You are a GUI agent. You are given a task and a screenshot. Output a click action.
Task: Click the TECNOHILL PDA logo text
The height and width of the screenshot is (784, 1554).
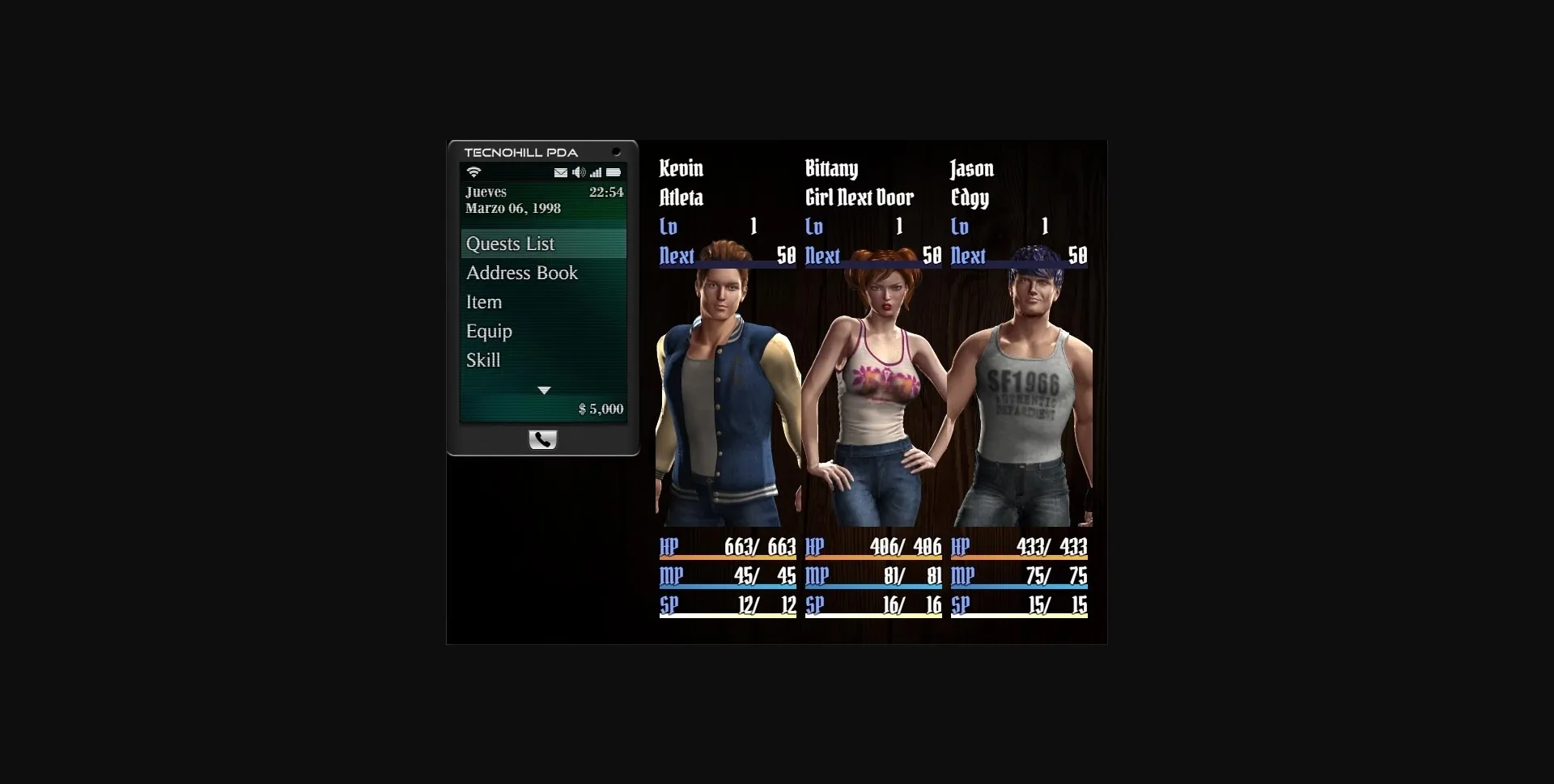pyautogui.click(x=522, y=153)
